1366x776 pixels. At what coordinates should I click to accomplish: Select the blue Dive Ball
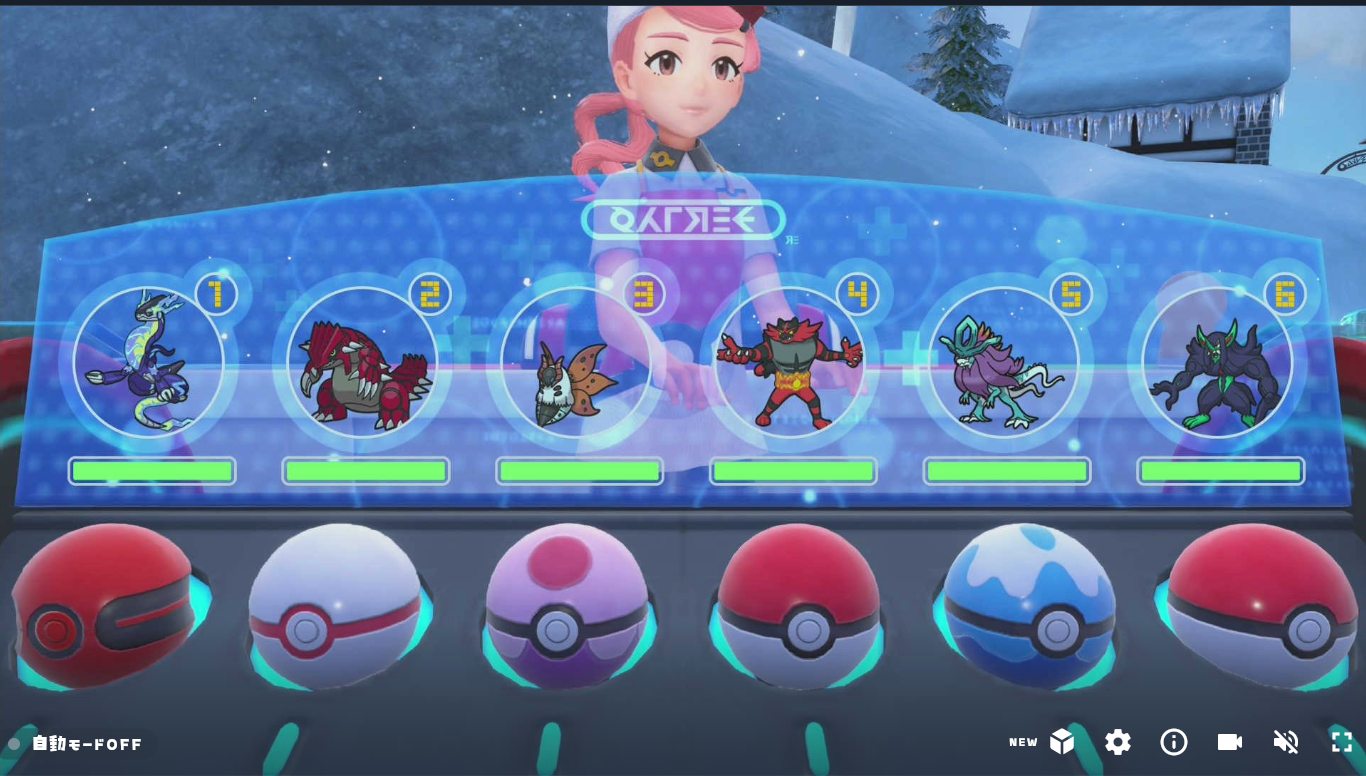(x=1029, y=606)
